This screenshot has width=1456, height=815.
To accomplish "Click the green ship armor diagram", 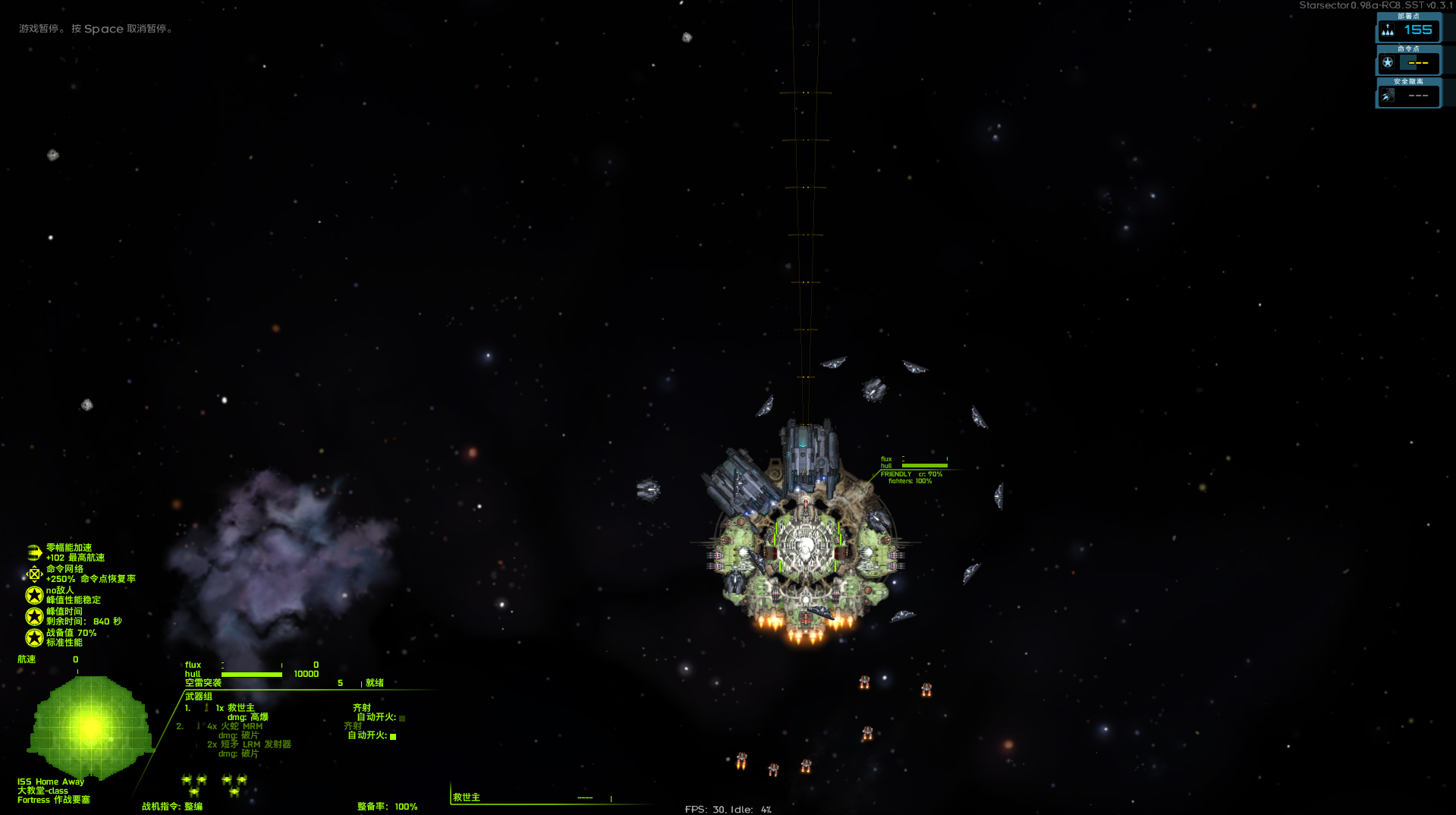I will (x=90, y=727).
